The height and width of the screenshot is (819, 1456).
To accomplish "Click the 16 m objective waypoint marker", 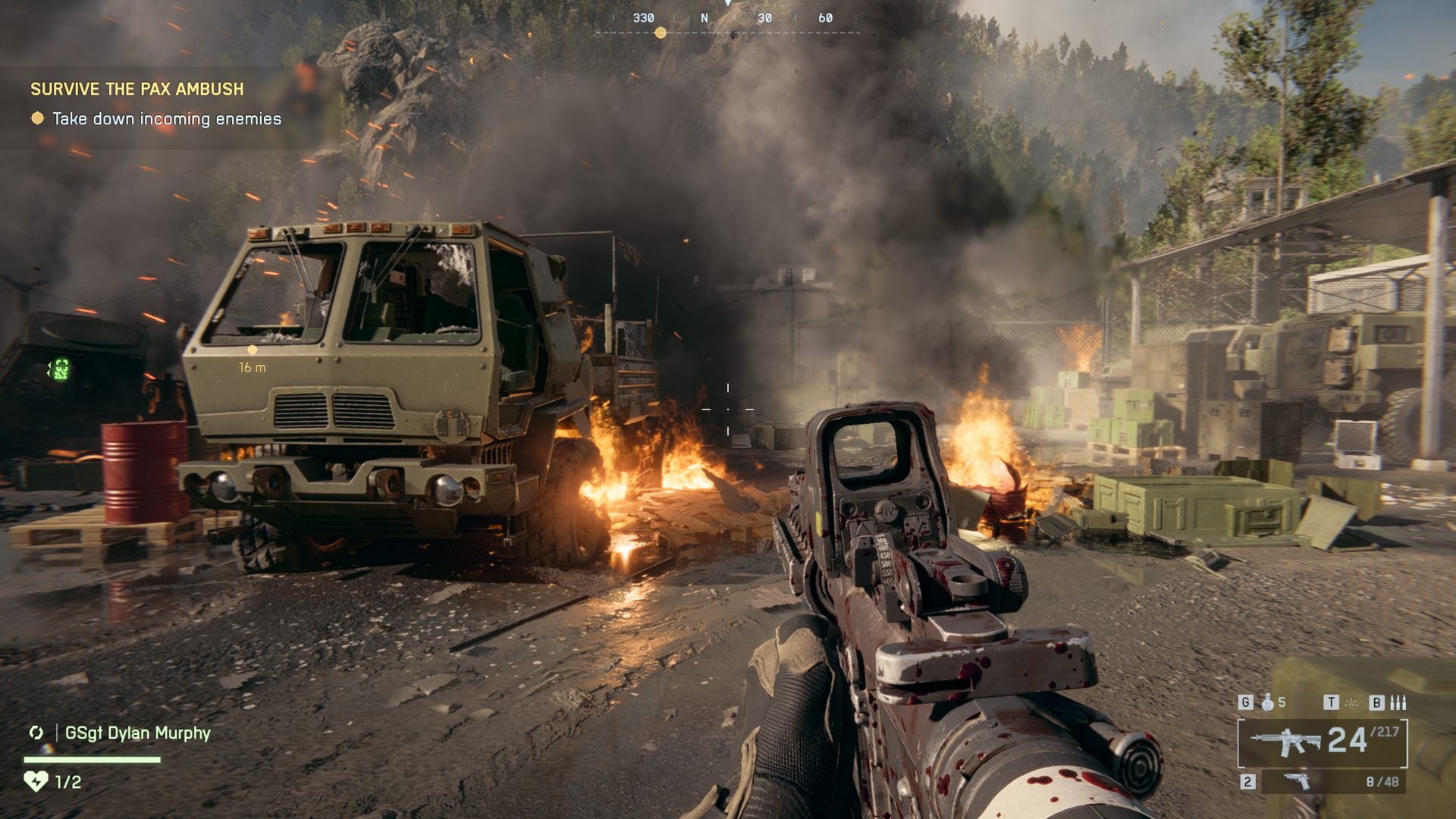I will click(x=253, y=350).
